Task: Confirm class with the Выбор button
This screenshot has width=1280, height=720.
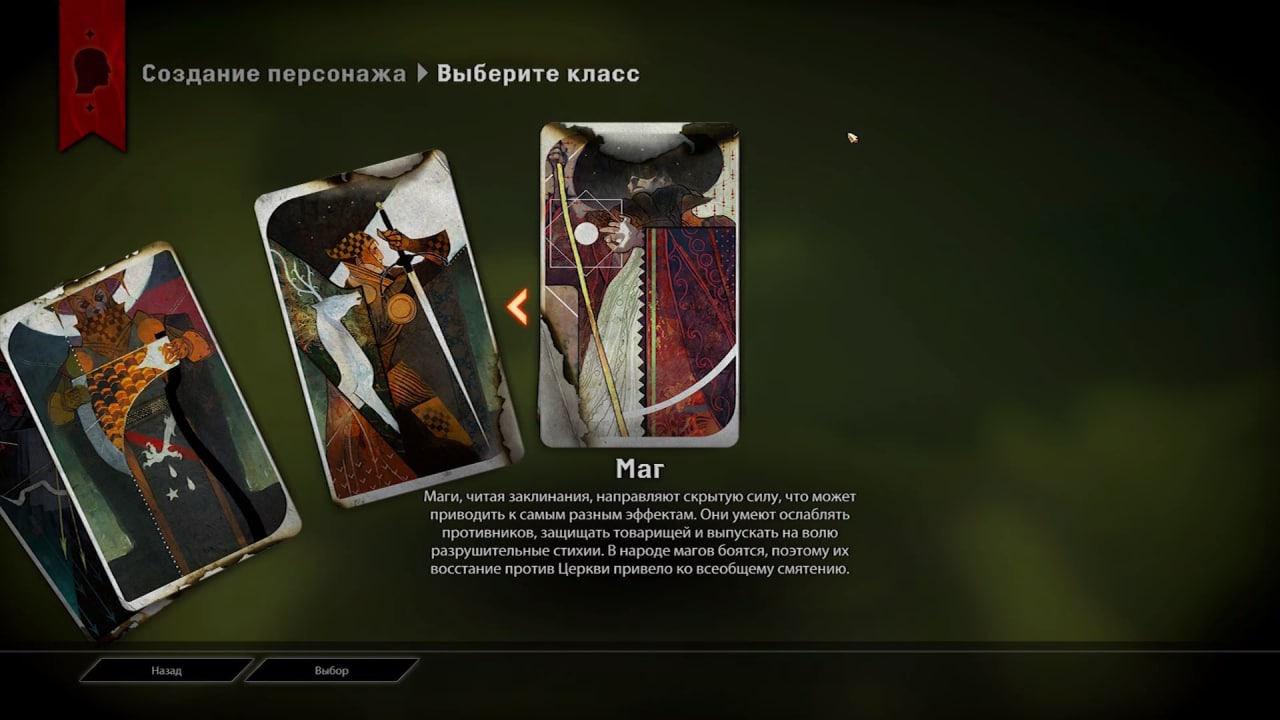Action: pos(331,670)
